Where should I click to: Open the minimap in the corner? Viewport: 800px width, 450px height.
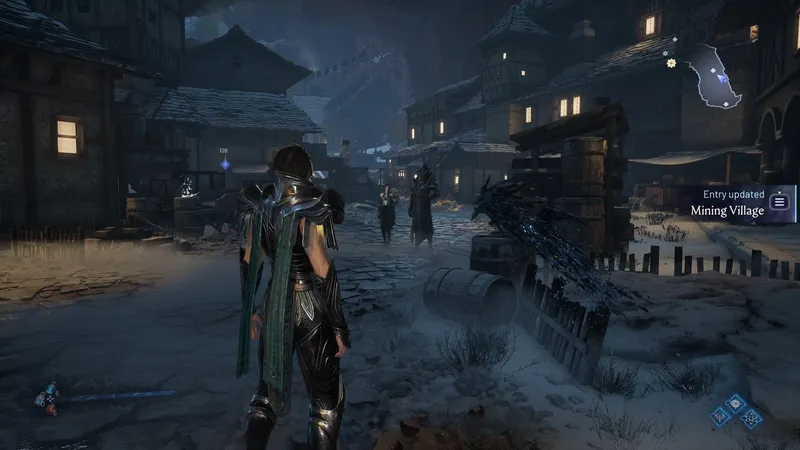(717, 76)
